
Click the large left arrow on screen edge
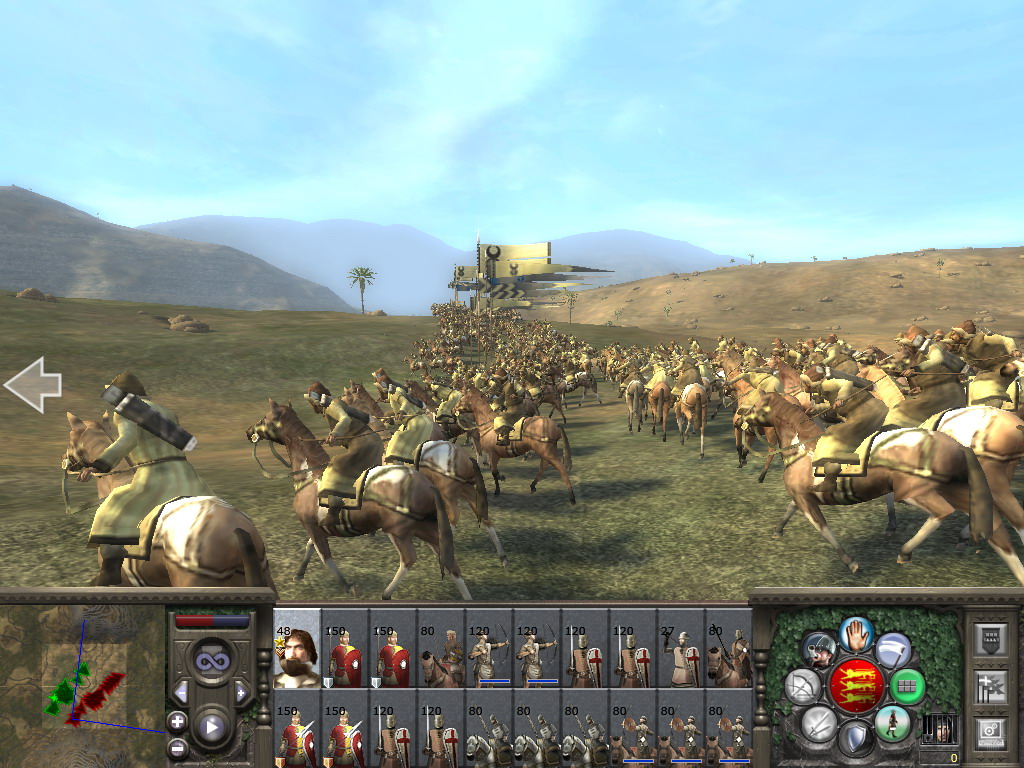pyautogui.click(x=33, y=385)
